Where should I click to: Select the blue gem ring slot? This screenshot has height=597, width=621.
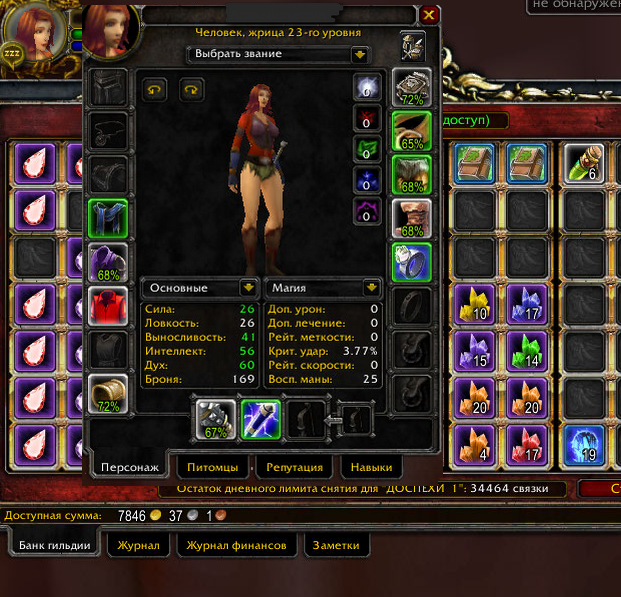coord(411,263)
